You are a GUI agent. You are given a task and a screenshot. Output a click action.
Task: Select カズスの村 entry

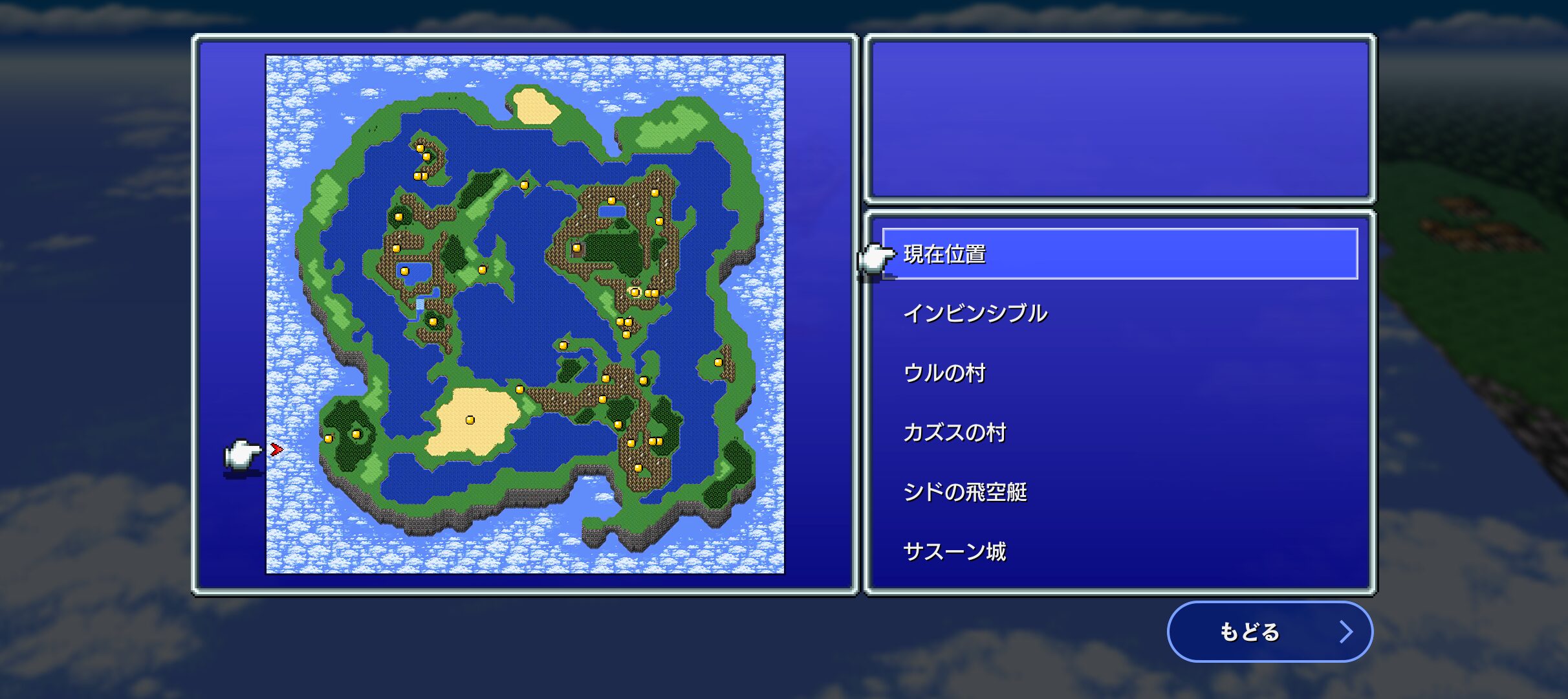click(x=957, y=432)
